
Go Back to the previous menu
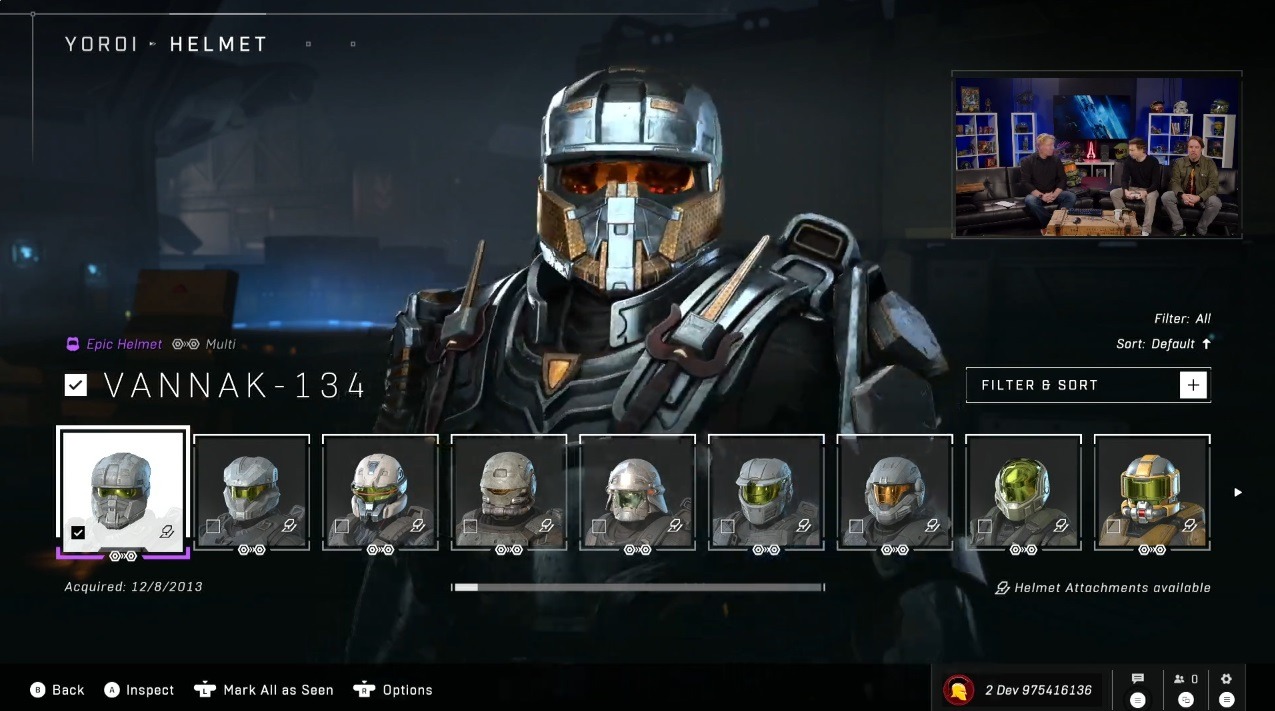(58, 690)
